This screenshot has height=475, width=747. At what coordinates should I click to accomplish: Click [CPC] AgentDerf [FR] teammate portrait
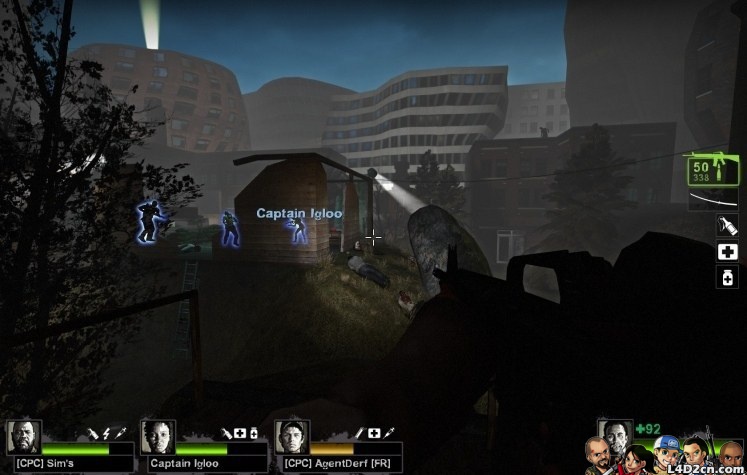click(x=292, y=437)
